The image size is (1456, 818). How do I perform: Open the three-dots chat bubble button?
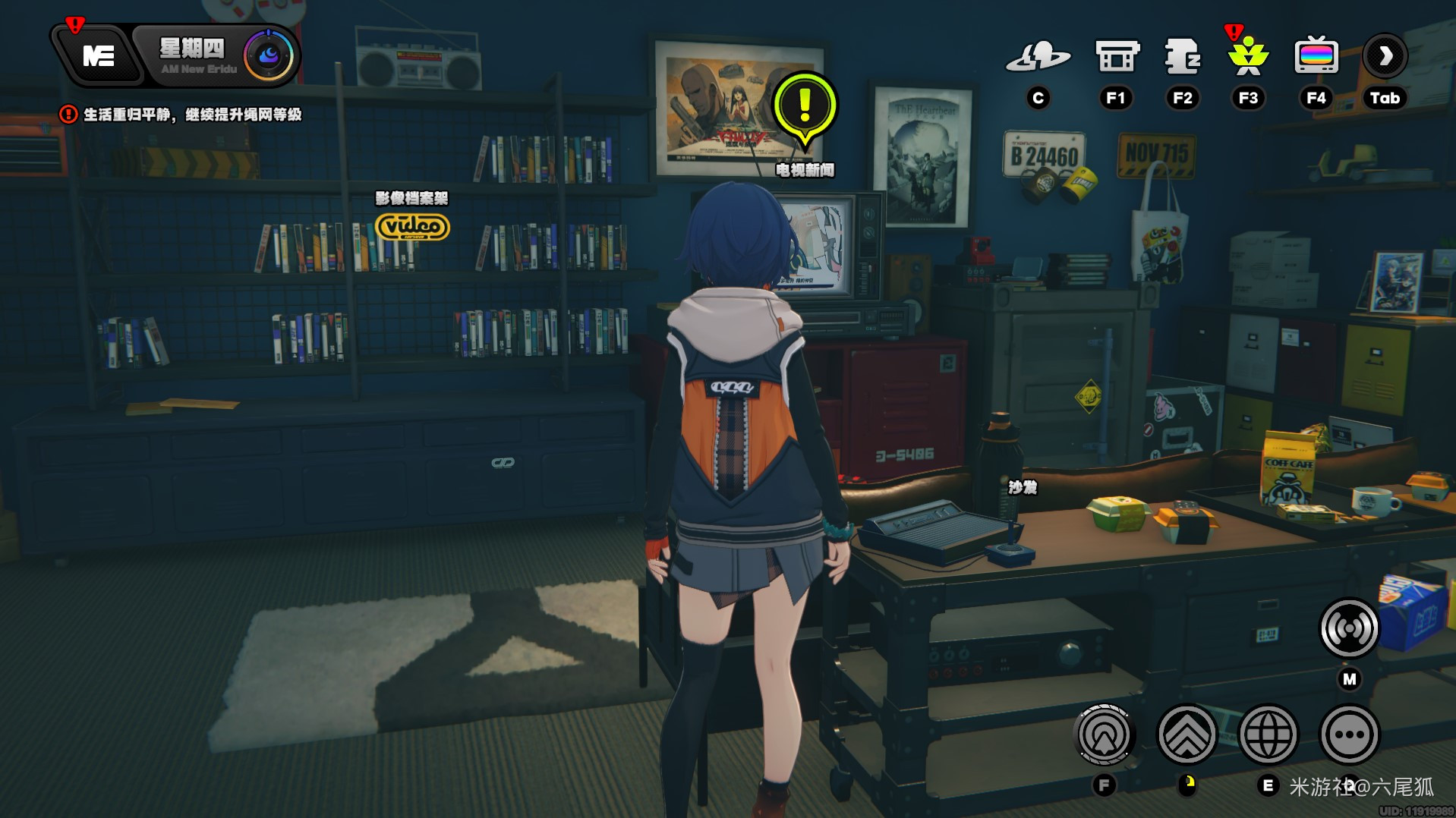click(x=1349, y=735)
